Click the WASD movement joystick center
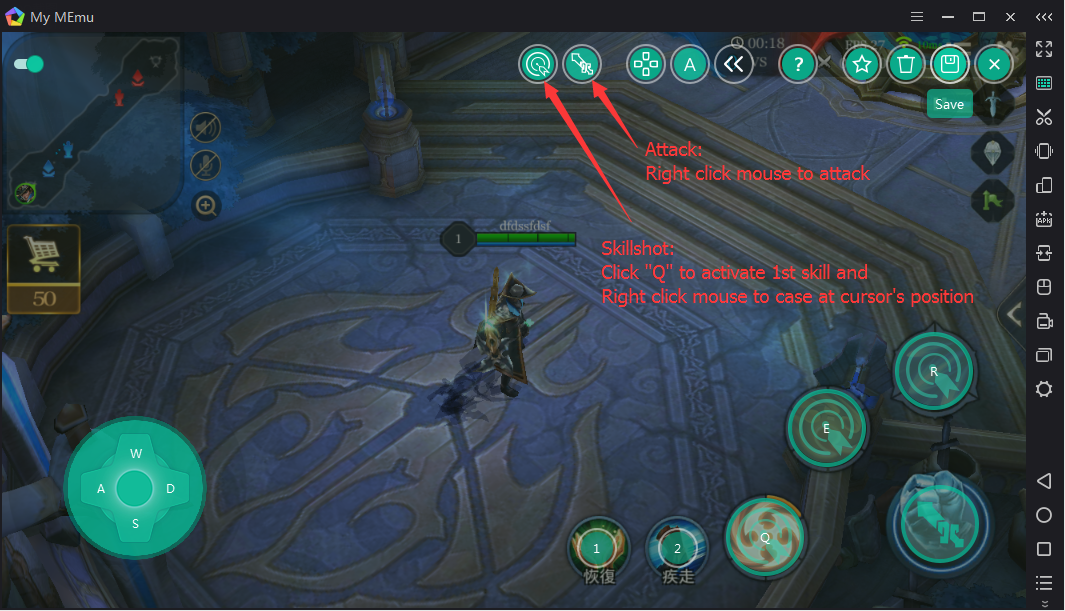1065x611 pixels. click(x=134, y=488)
